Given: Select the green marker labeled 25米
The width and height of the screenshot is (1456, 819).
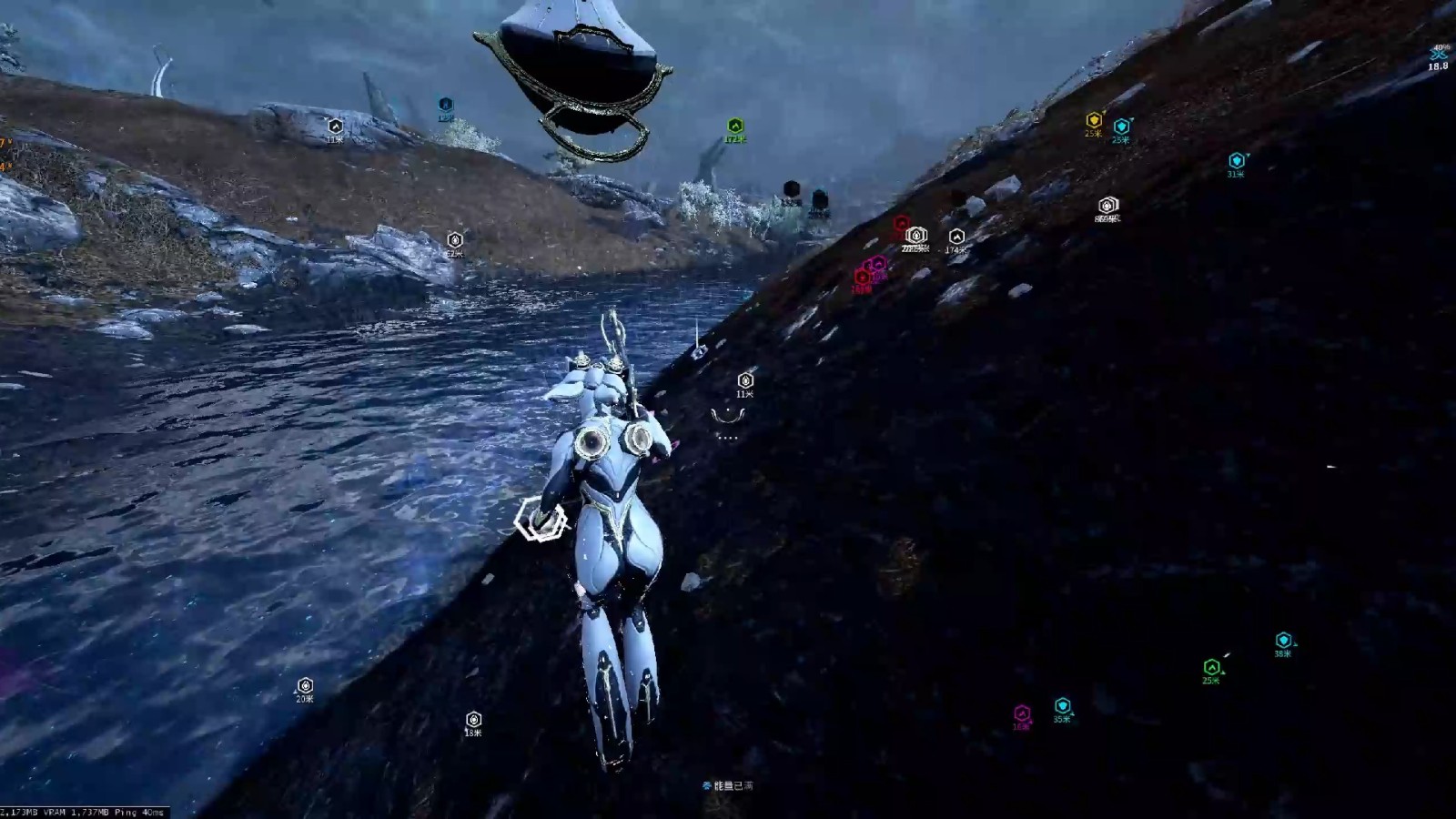Looking at the screenshot, I should [1211, 668].
